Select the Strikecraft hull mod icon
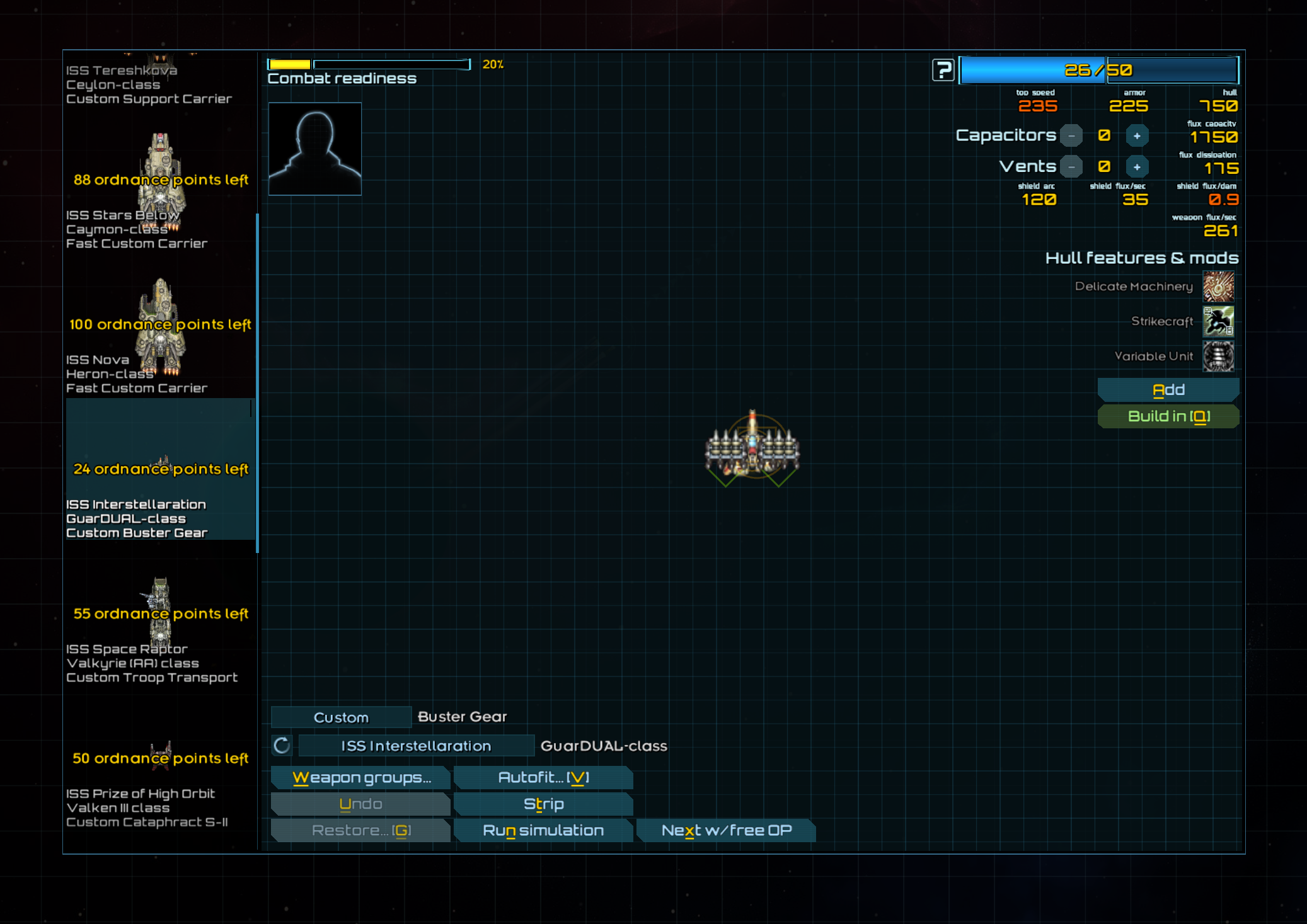 tap(1218, 321)
